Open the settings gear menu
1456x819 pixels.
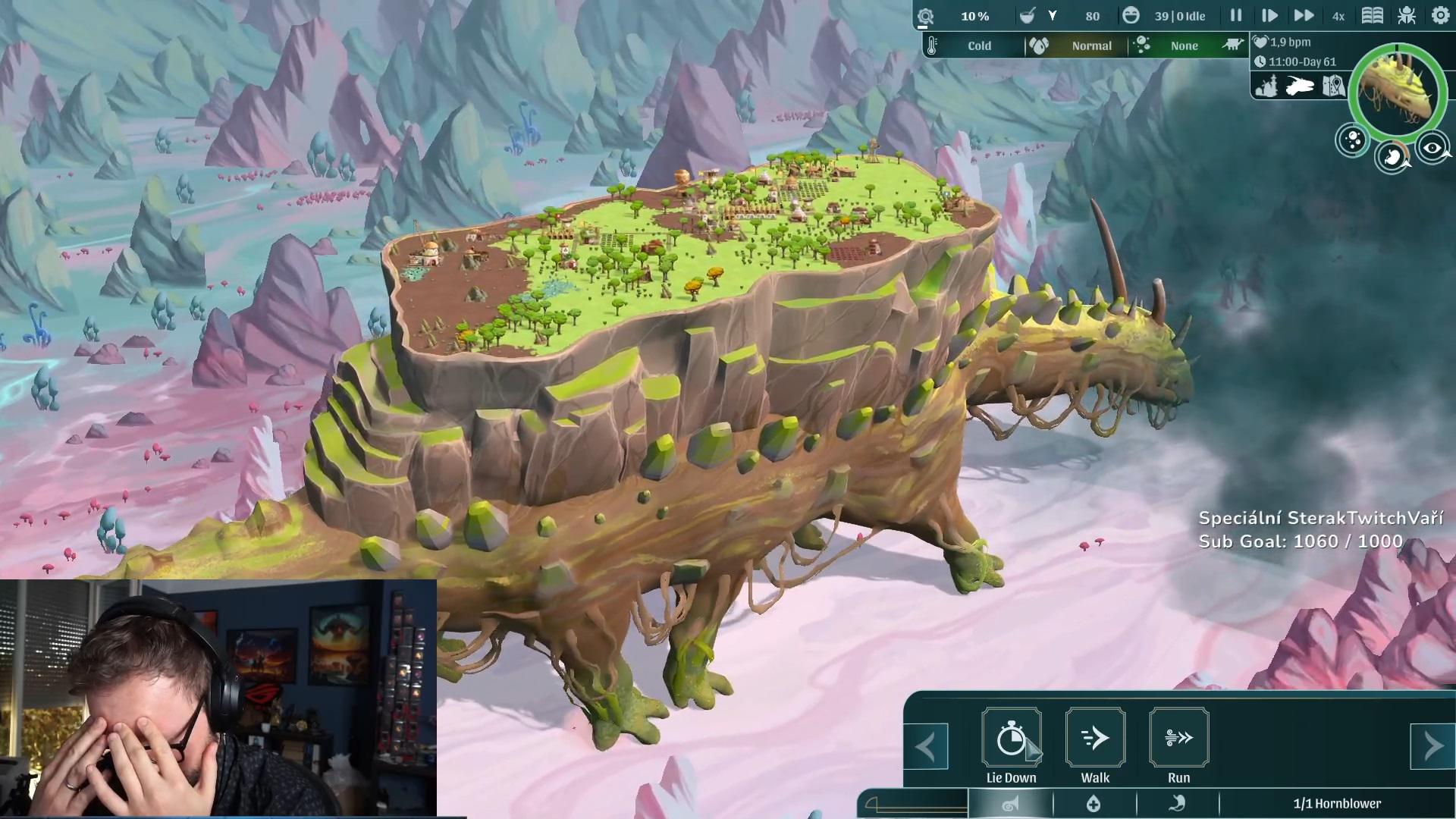(x=1440, y=16)
